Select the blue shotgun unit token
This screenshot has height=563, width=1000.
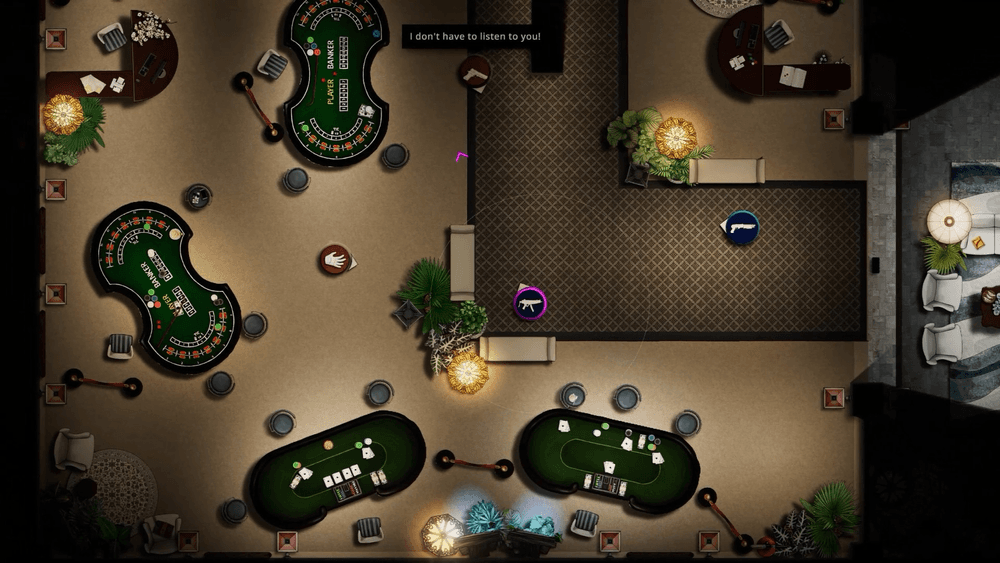click(742, 228)
